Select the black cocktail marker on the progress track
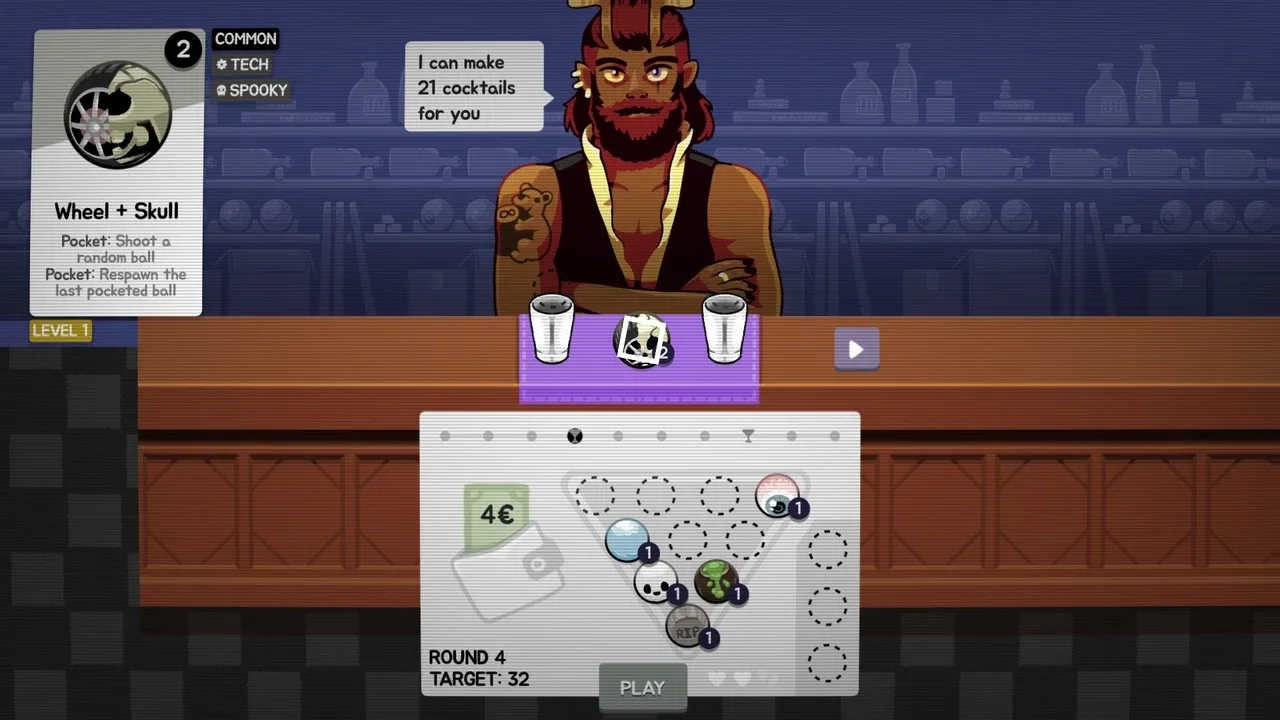Screen dimensions: 1280x720 [575, 436]
